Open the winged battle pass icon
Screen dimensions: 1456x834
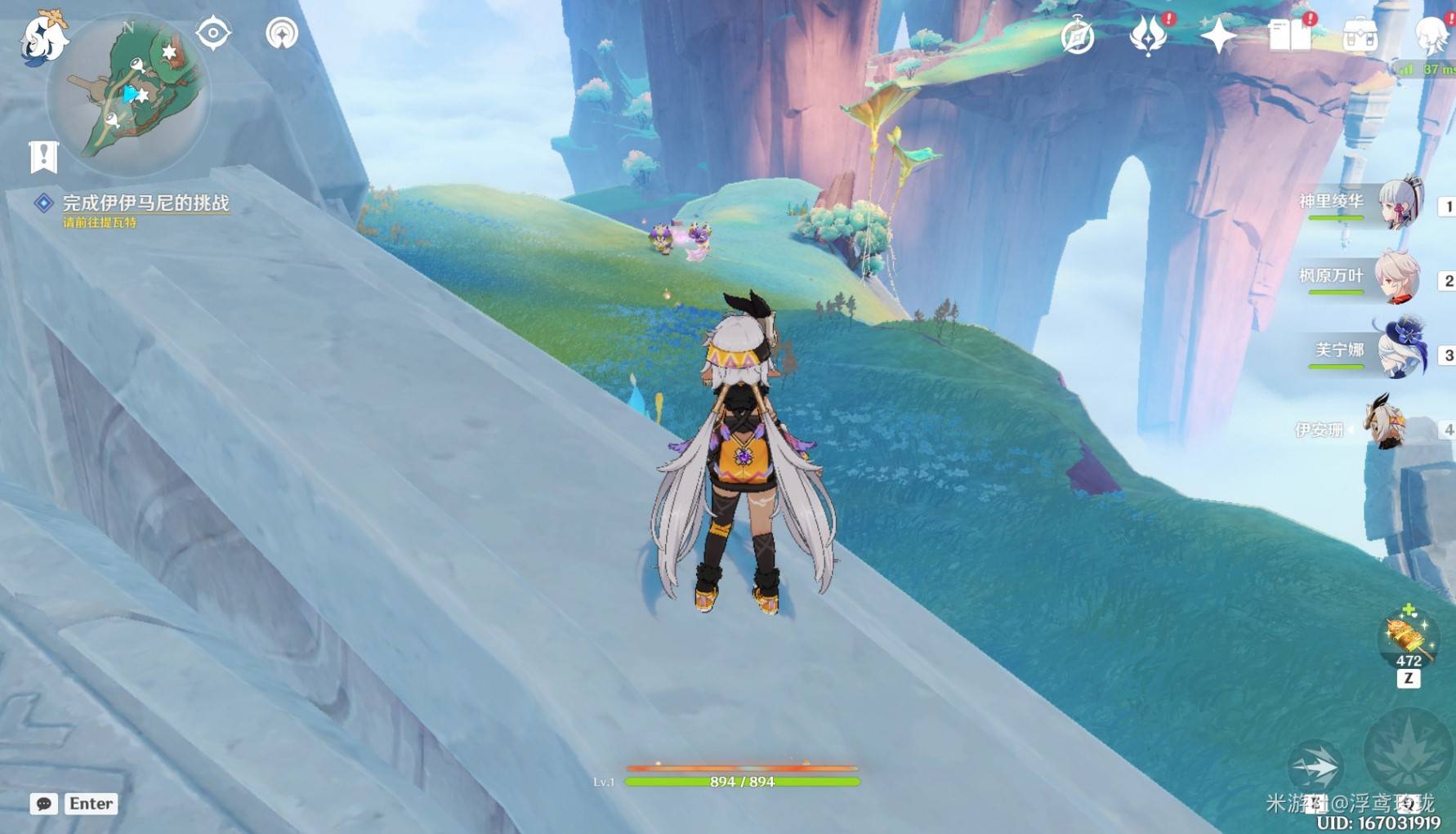pyautogui.click(x=1148, y=36)
